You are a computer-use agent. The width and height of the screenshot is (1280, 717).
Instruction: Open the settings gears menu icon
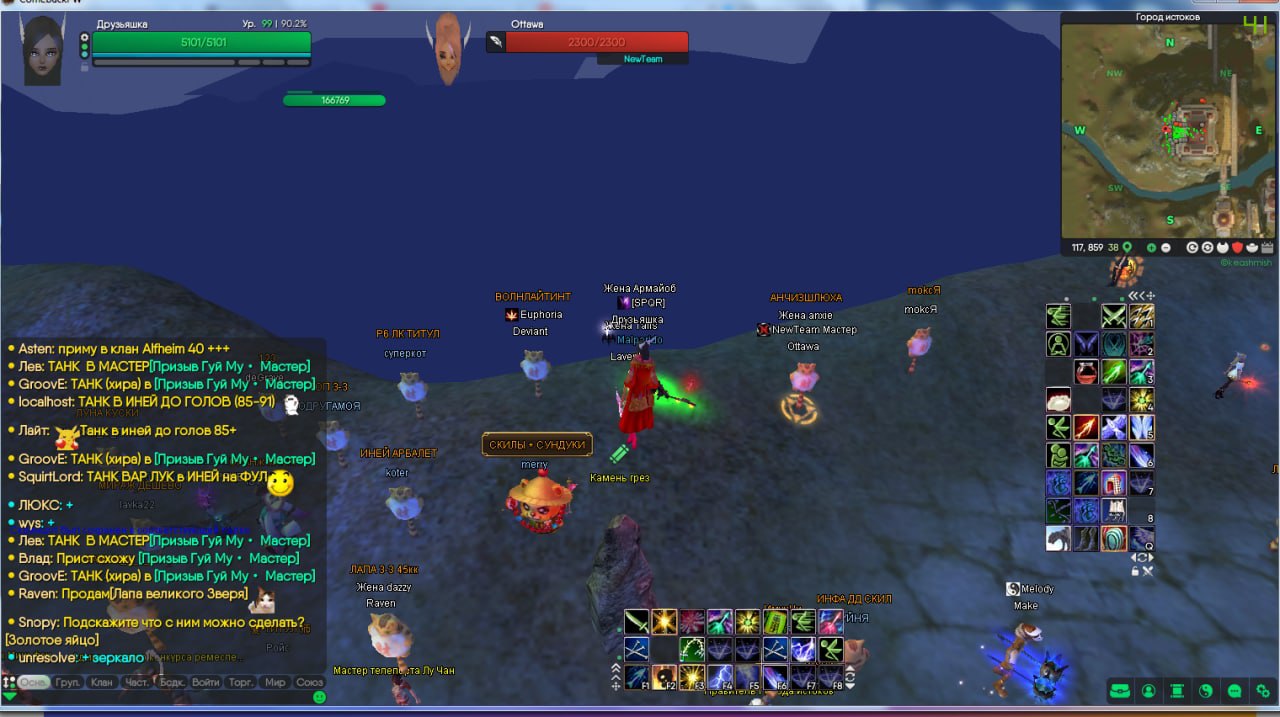coord(1263,691)
